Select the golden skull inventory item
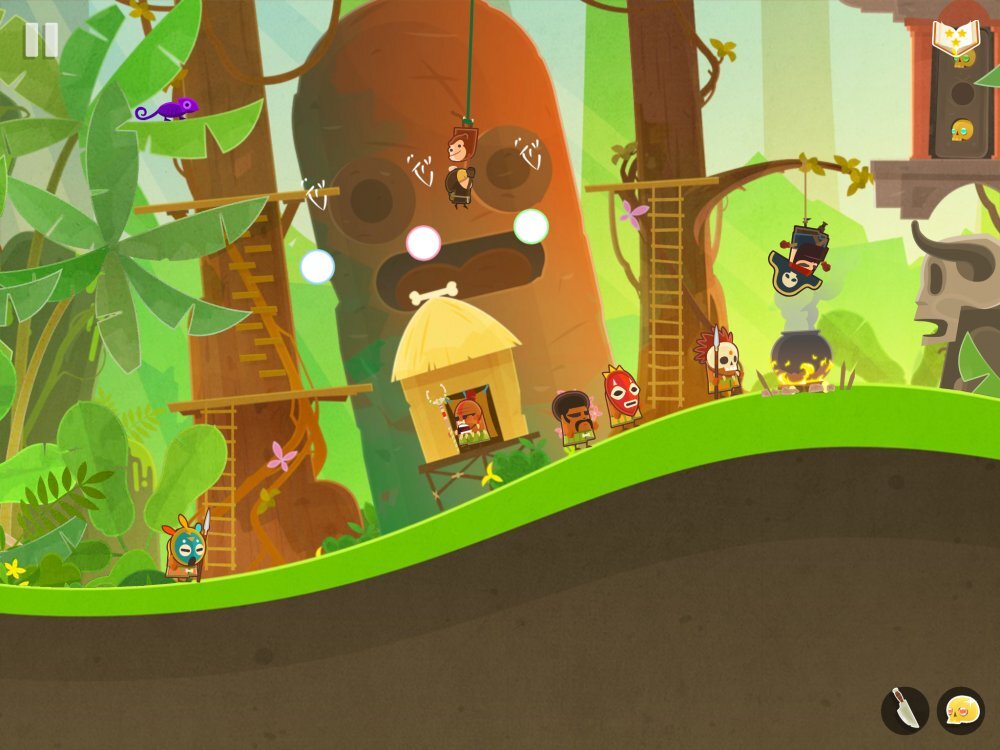 tap(961, 711)
